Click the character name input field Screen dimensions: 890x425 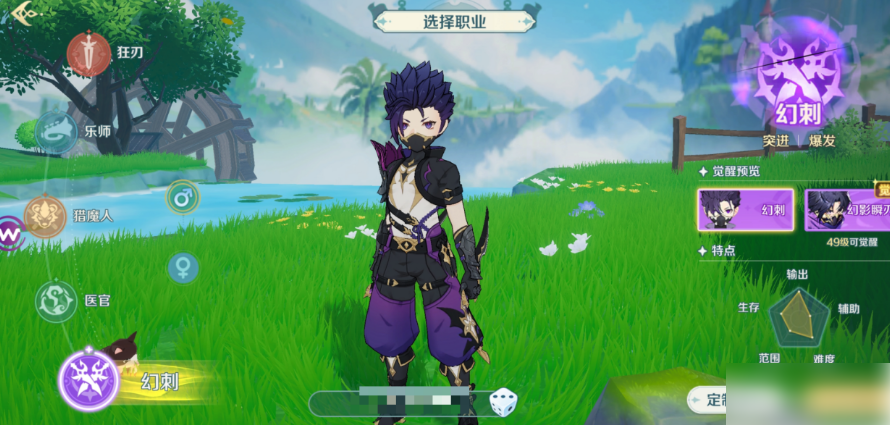(x=400, y=403)
